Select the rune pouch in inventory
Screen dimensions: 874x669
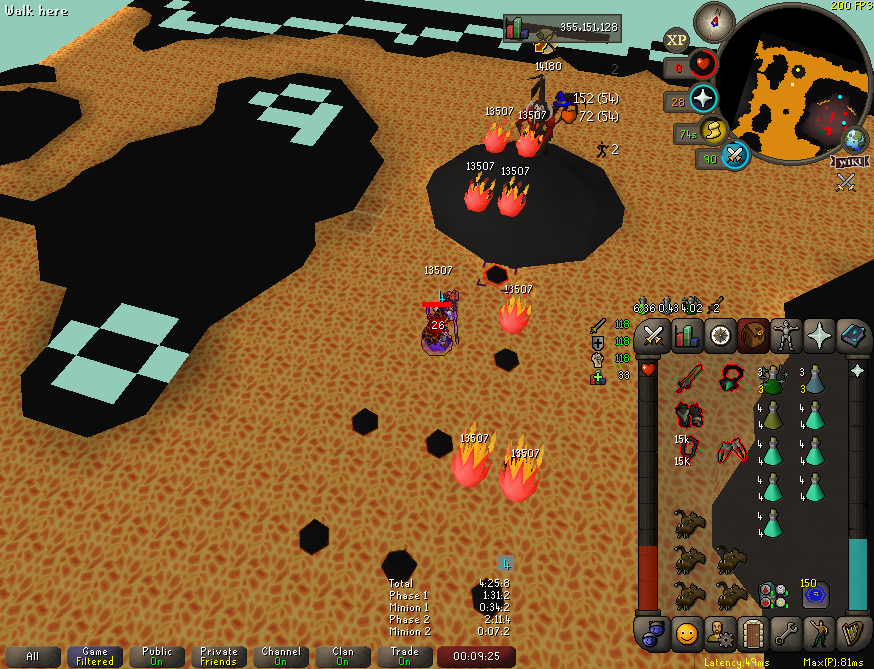pos(771,594)
